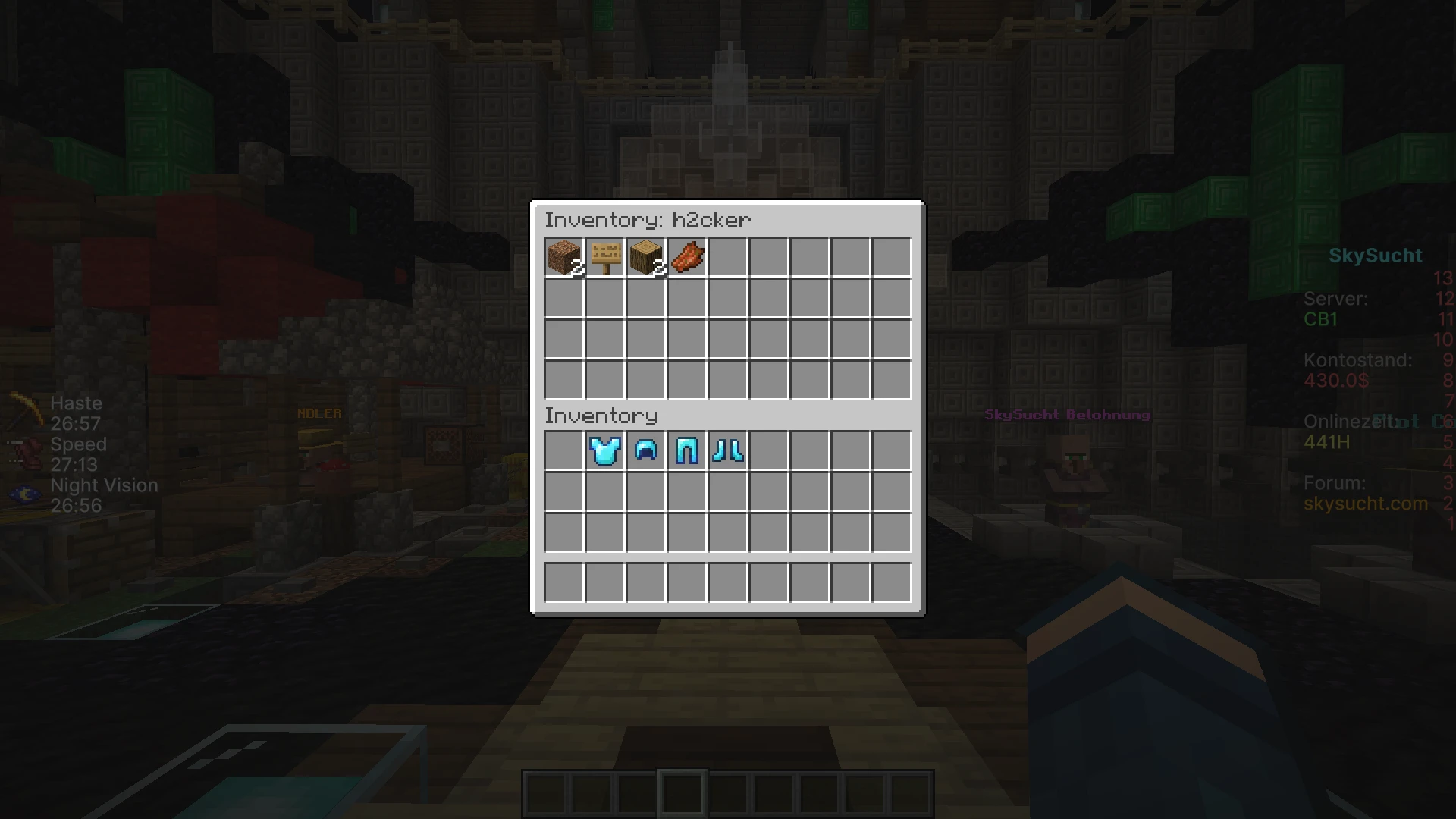
Task: Grab the oak log stack
Action: coord(646,258)
